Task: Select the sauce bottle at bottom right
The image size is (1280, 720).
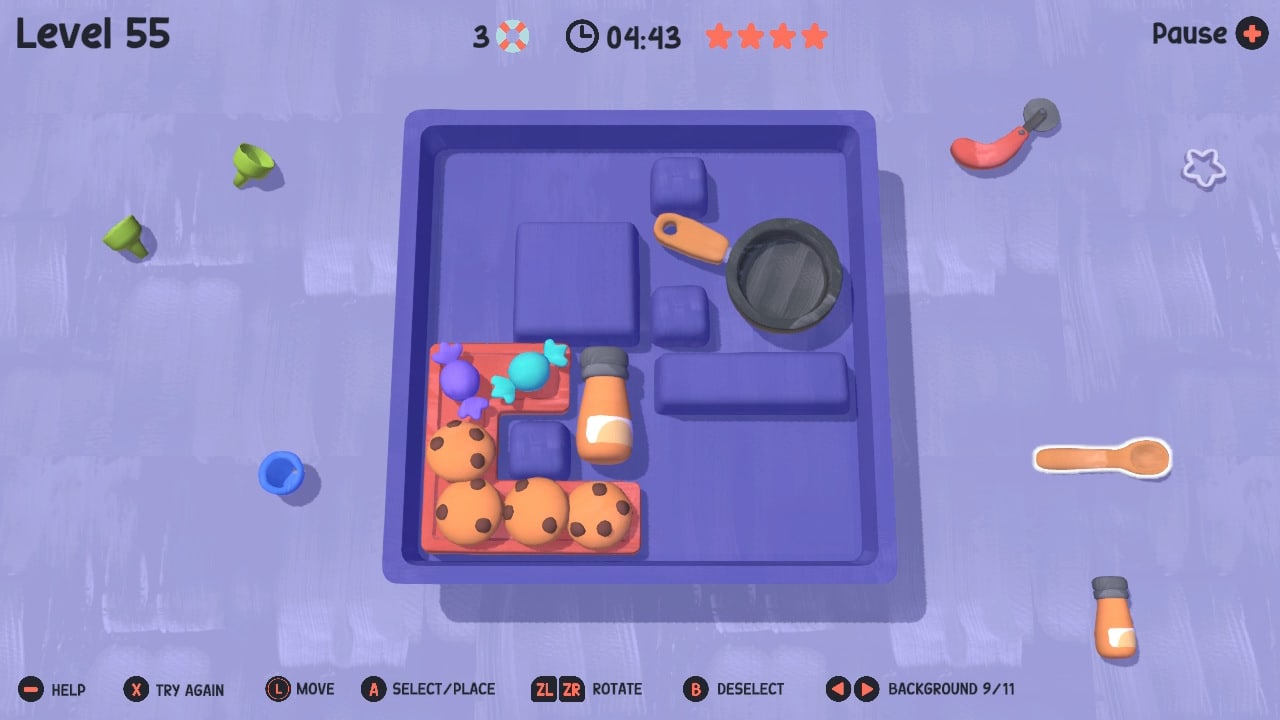Action: (1112, 620)
